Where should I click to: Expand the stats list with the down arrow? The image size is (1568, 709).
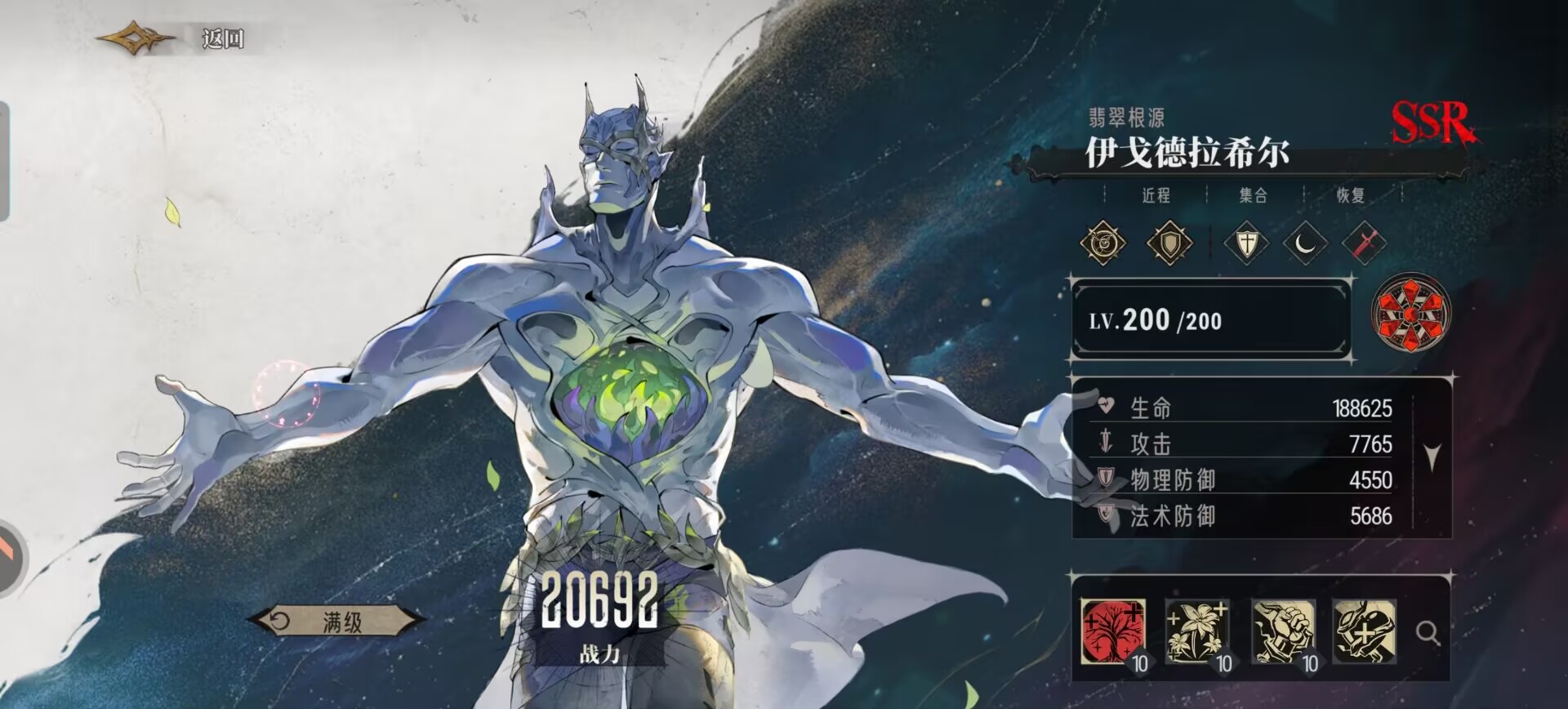[x=1432, y=457]
